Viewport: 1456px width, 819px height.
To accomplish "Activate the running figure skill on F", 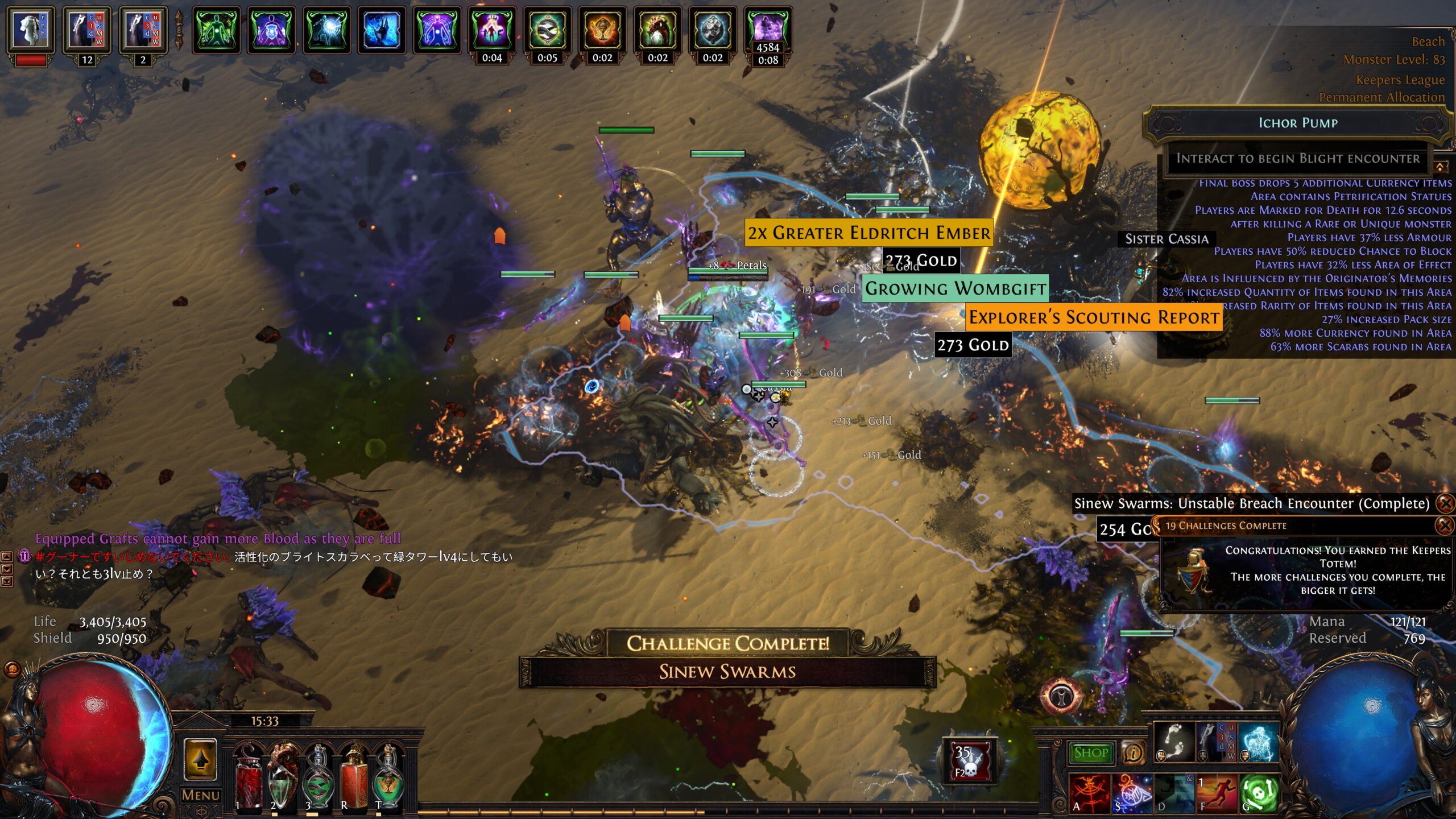I will pos(1217,793).
